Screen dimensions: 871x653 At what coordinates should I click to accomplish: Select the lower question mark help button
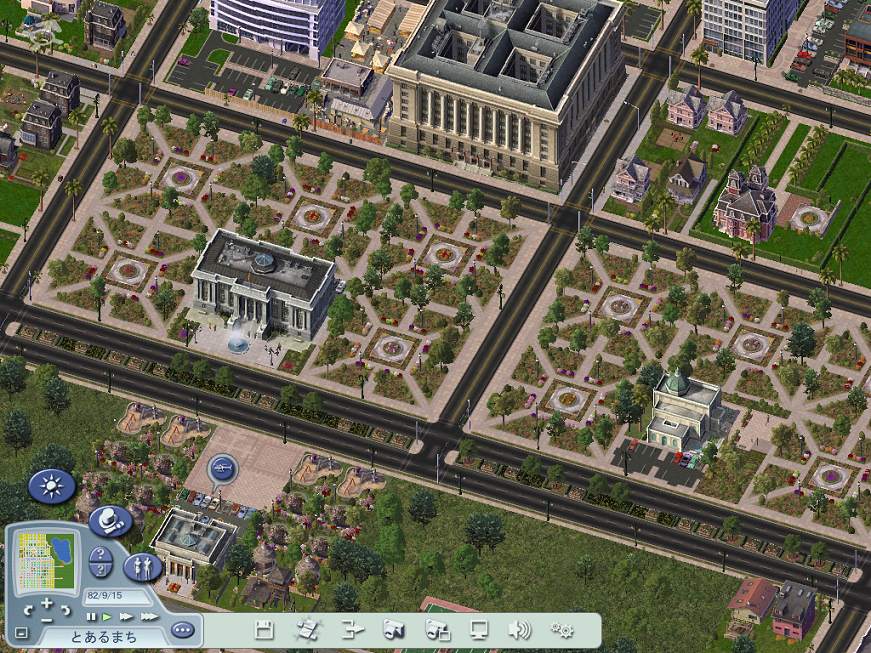click(x=99, y=570)
